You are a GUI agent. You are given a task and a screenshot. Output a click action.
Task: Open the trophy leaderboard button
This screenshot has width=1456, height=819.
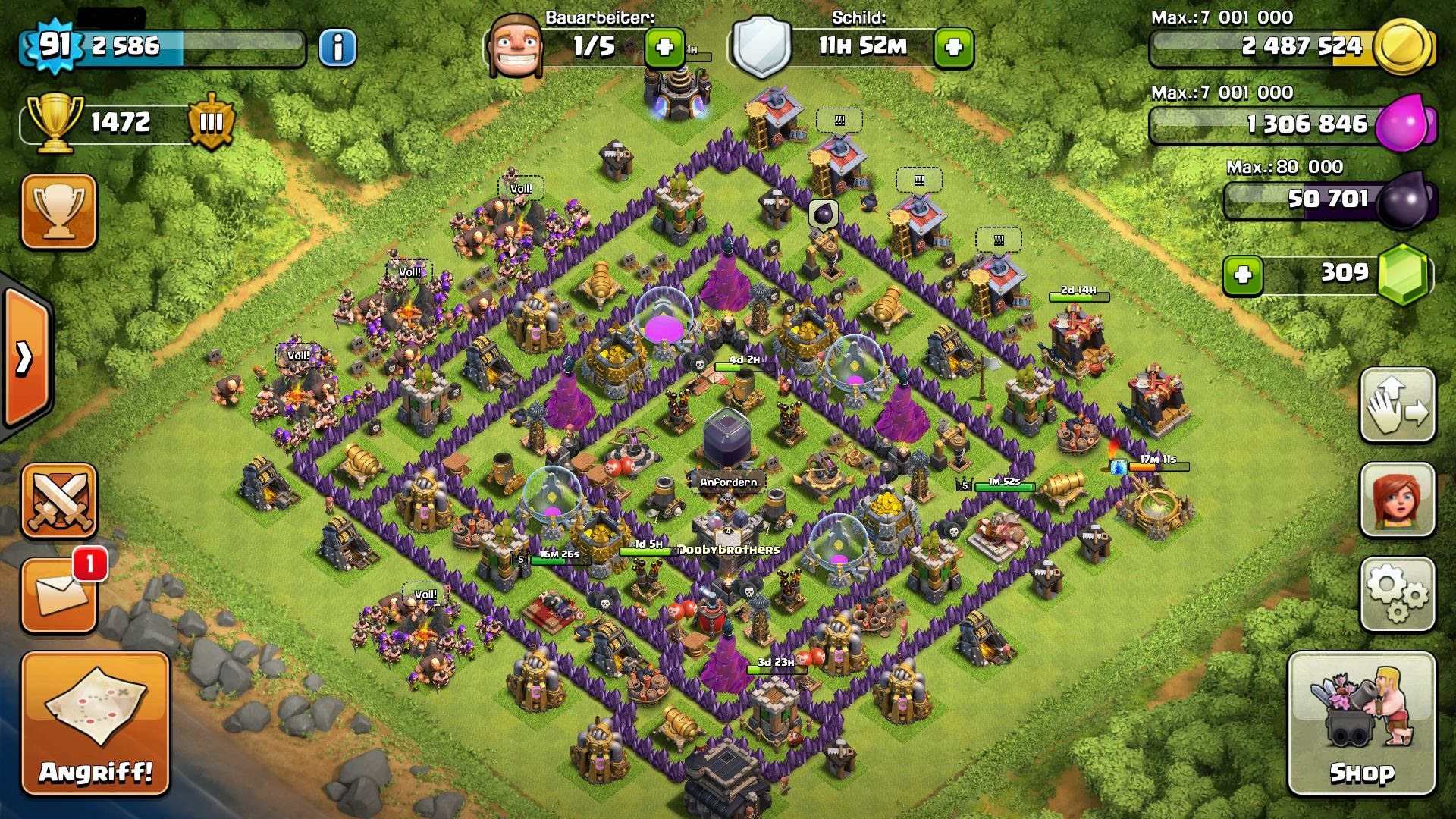pyautogui.click(x=59, y=212)
